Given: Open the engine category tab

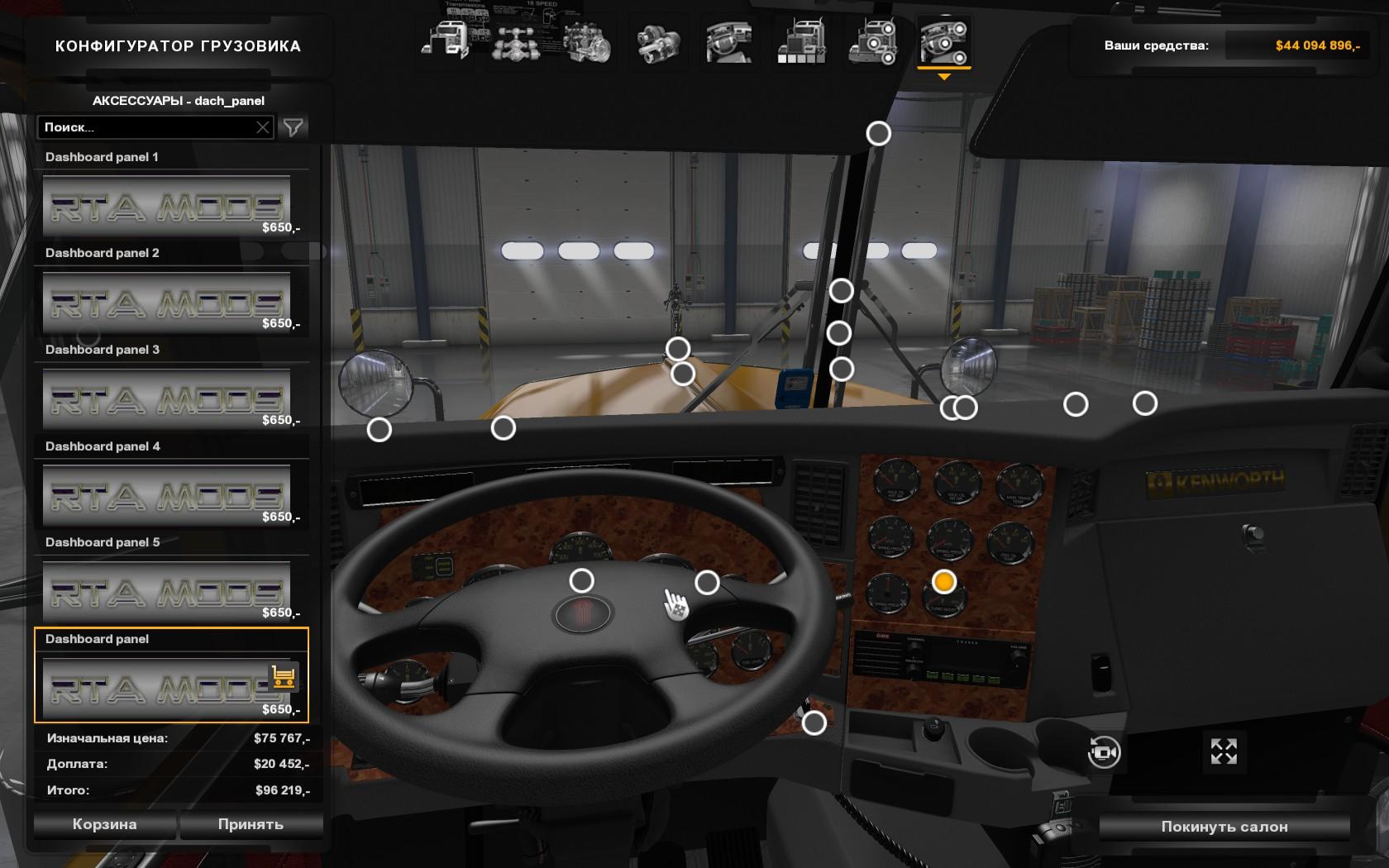Looking at the screenshot, I should 587,41.
